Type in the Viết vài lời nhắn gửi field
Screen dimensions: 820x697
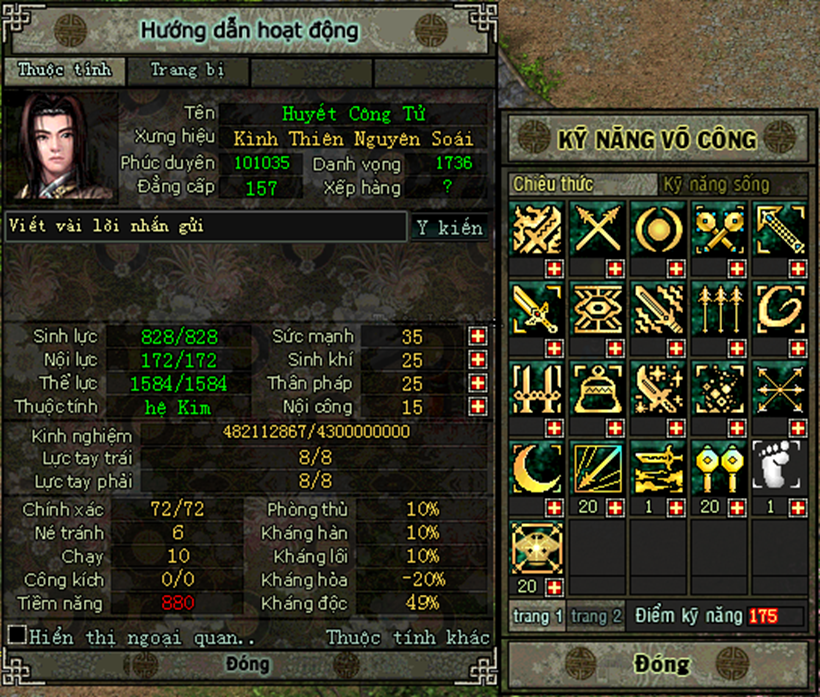(x=205, y=227)
